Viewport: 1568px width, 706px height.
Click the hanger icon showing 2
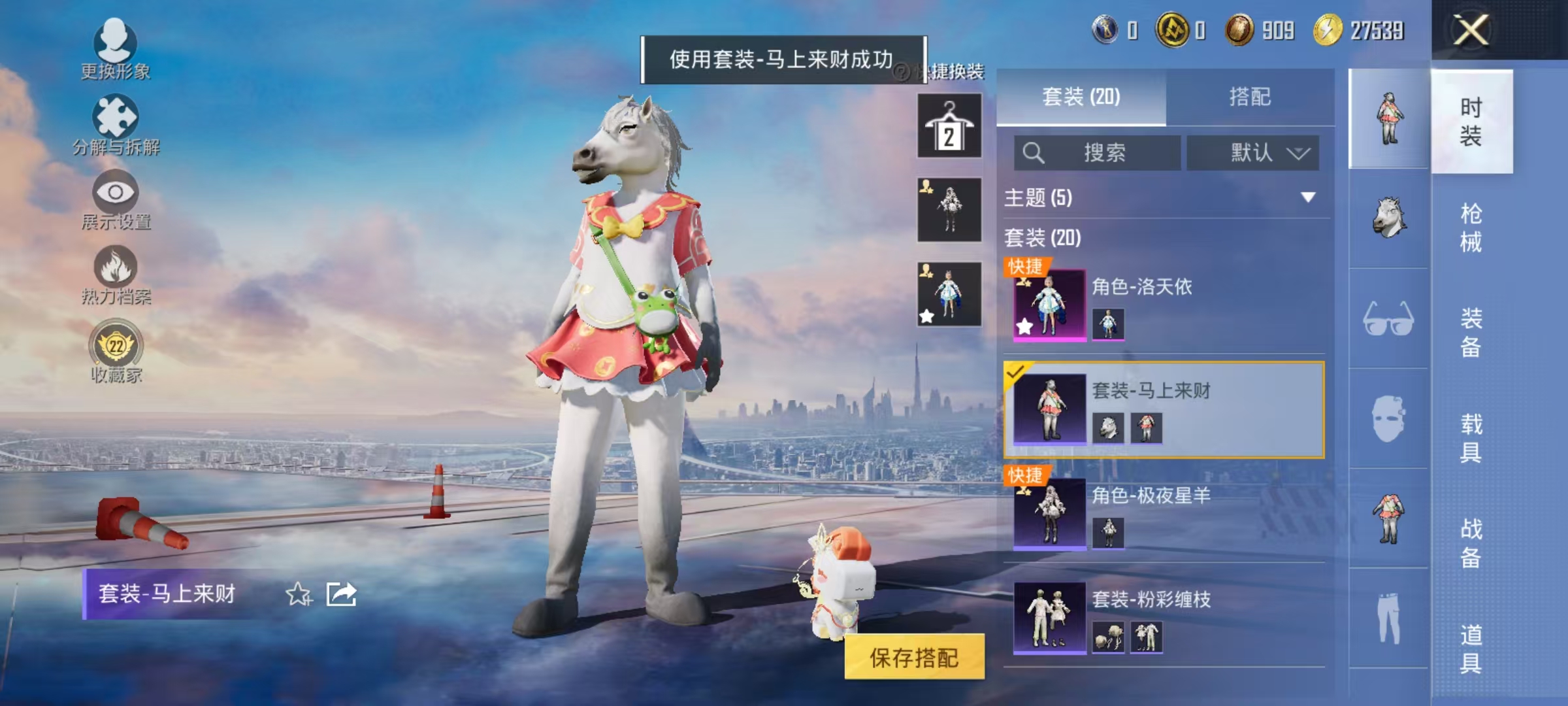[x=949, y=124]
